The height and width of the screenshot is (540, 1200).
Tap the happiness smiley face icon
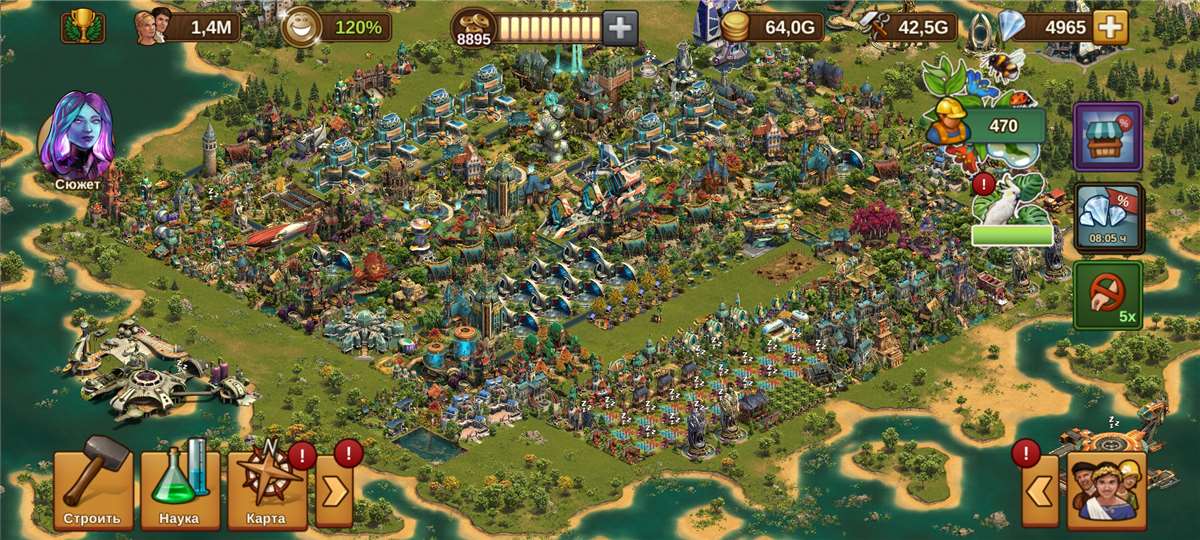coord(298,27)
